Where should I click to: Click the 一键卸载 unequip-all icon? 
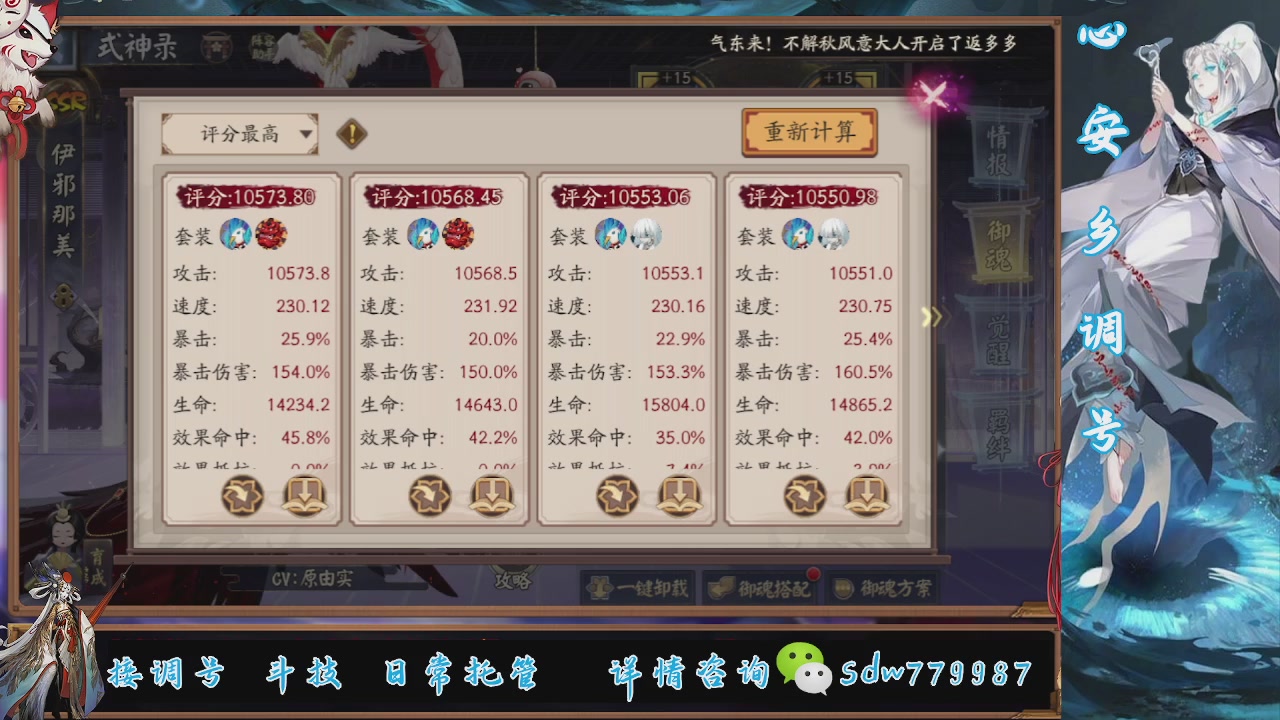[x=600, y=588]
